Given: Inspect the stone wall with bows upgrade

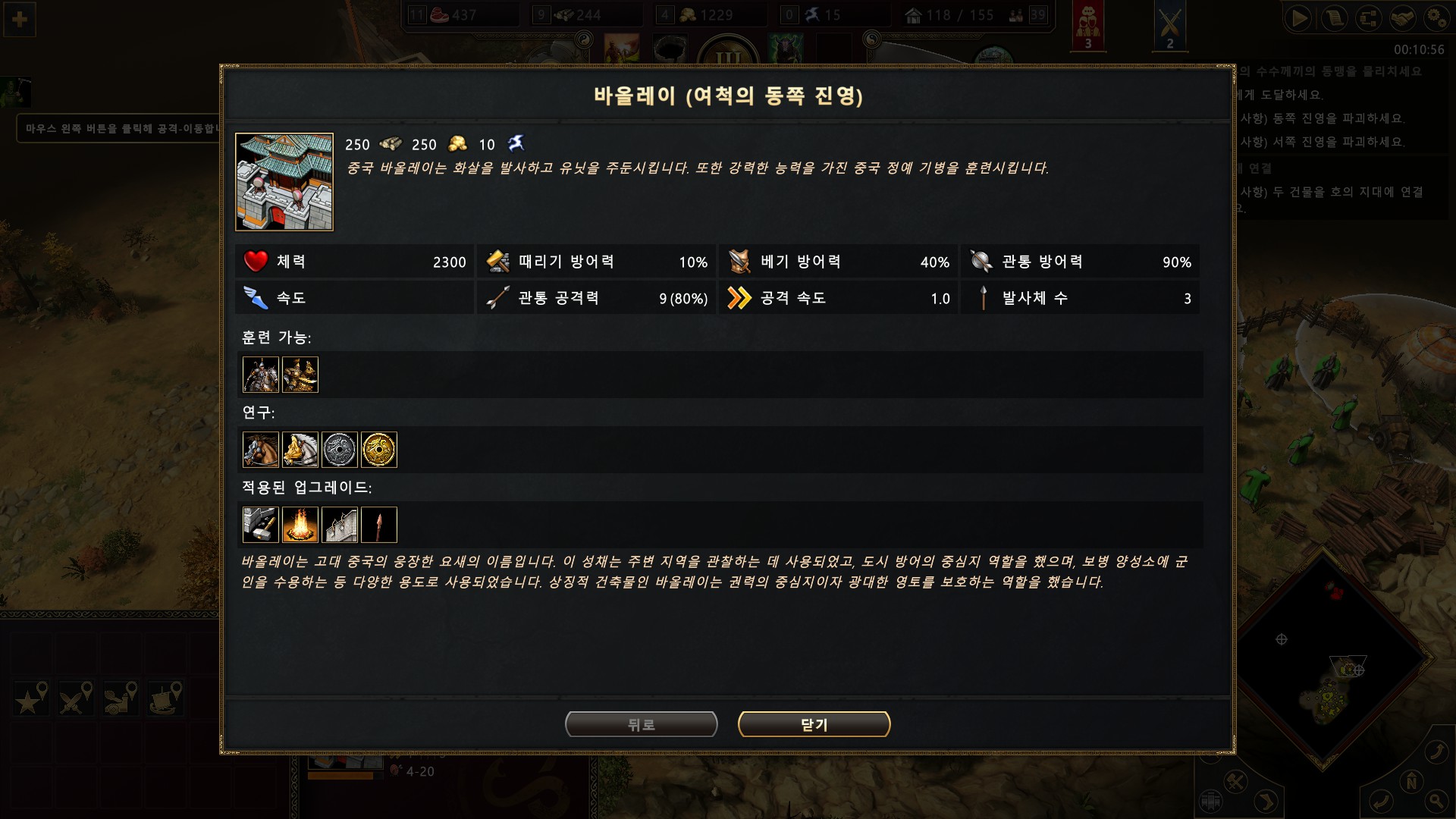Looking at the screenshot, I should [340, 525].
